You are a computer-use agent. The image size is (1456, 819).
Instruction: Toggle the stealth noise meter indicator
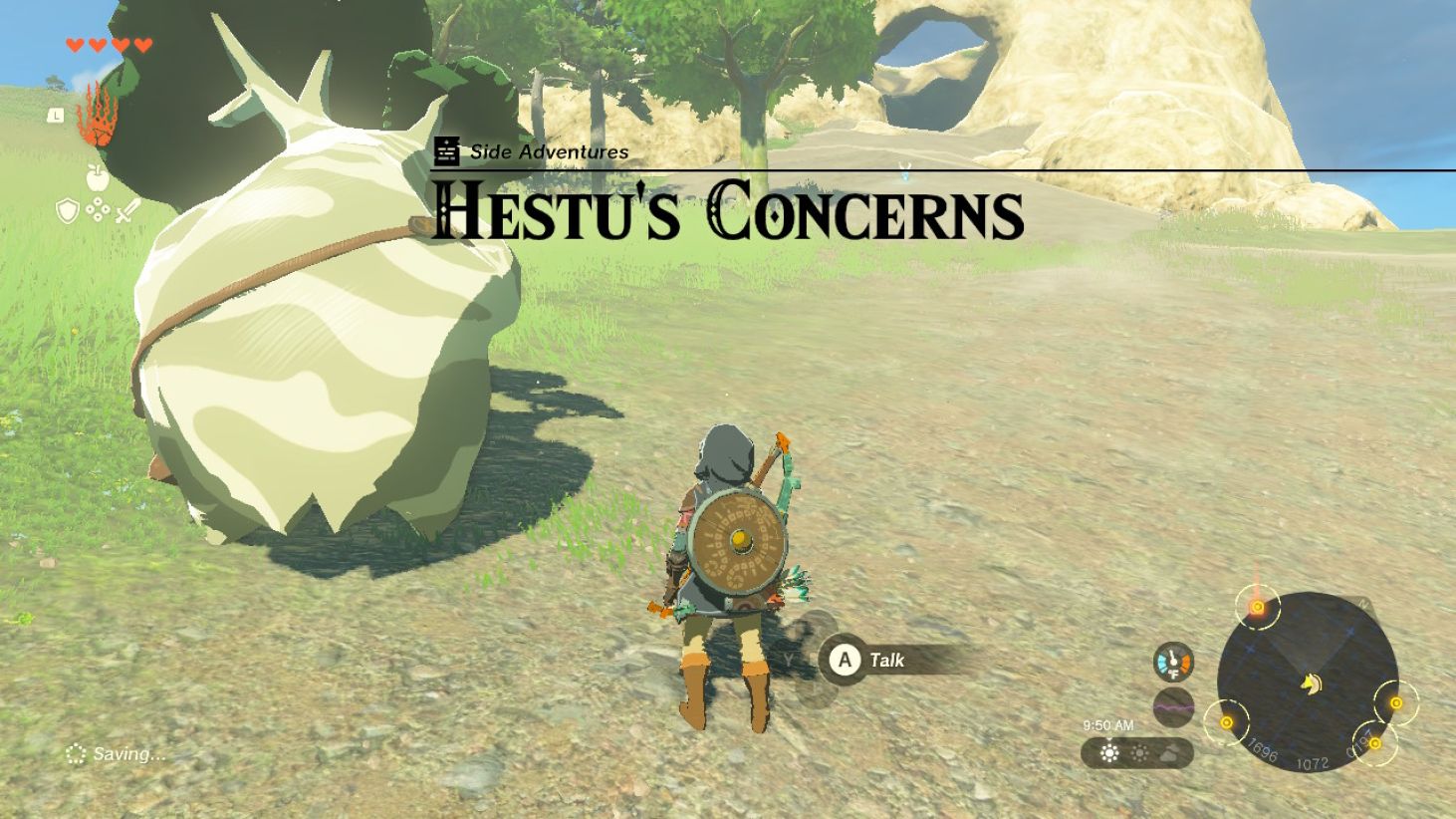(1173, 705)
